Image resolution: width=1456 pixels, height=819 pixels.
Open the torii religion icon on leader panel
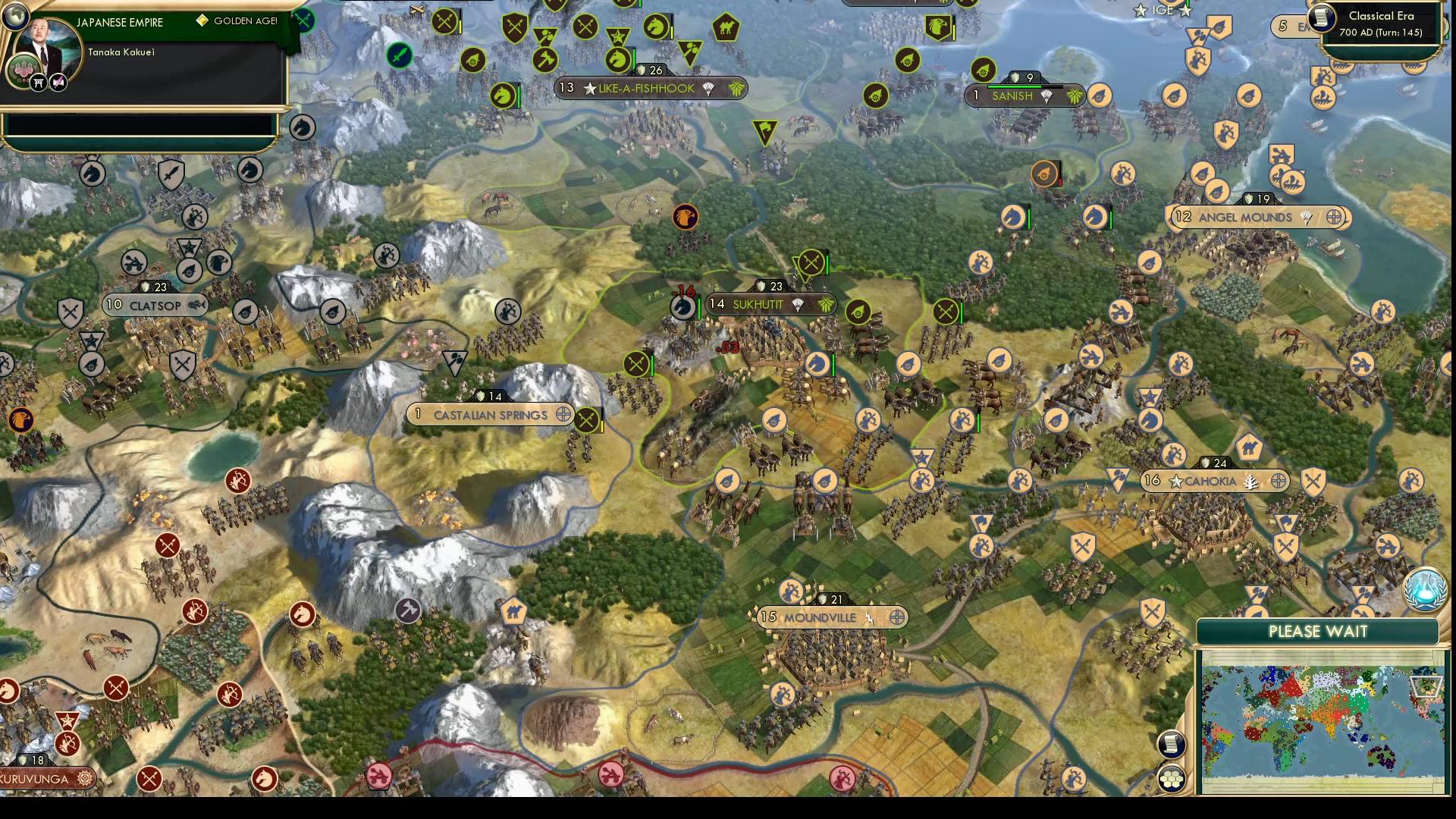pyautogui.click(x=39, y=82)
